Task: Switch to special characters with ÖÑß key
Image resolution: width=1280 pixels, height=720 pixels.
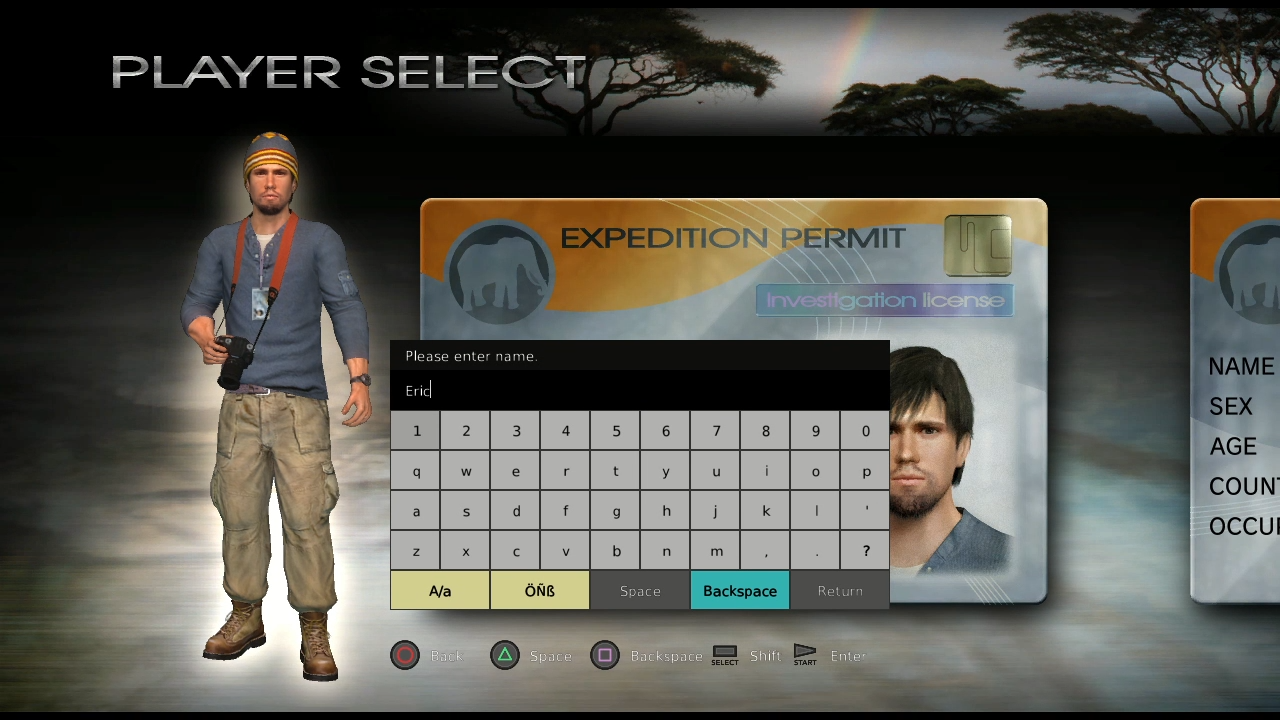Action: [x=540, y=591]
